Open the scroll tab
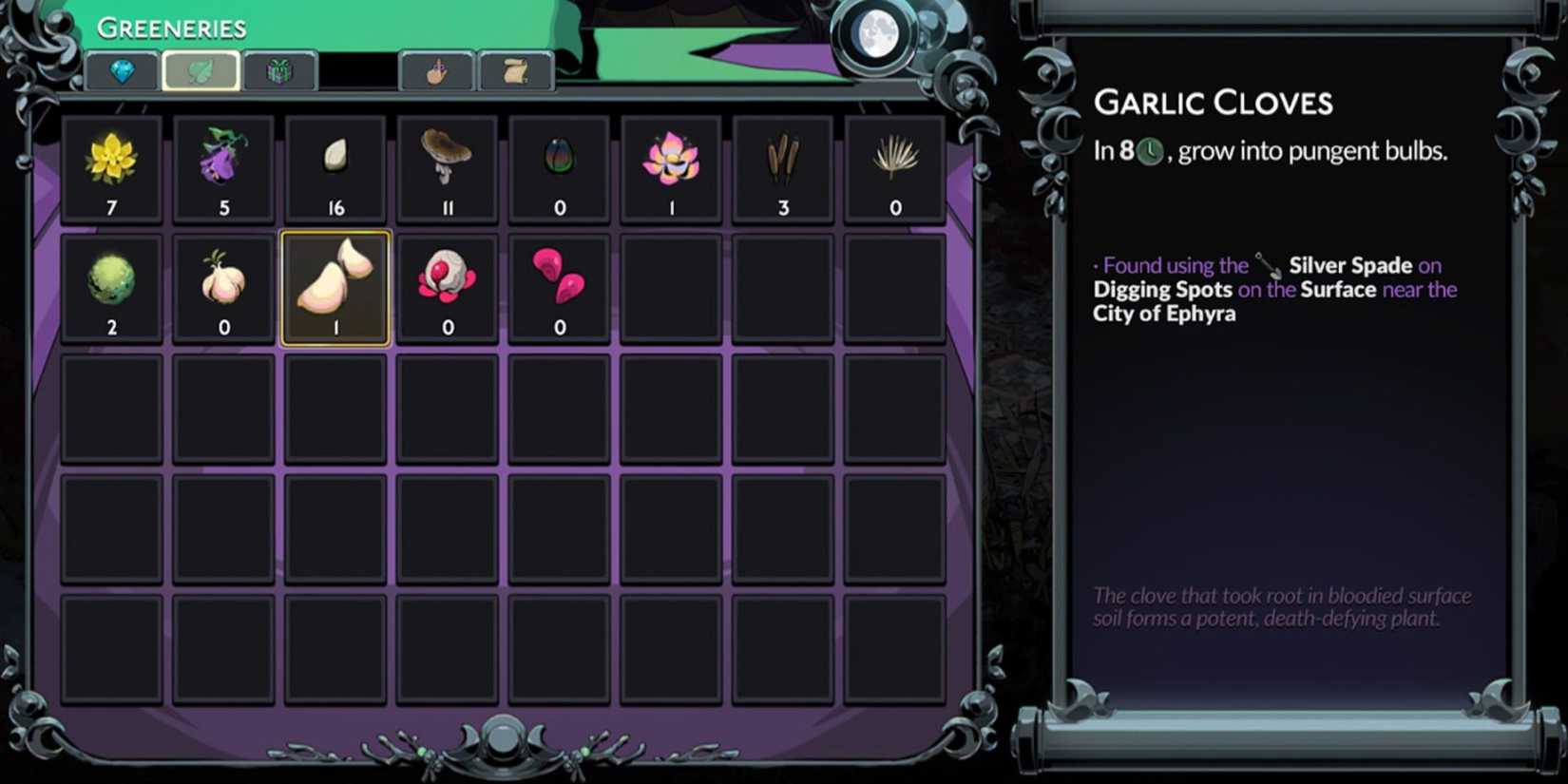This screenshot has height=784, width=1568. tap(516, 69)
